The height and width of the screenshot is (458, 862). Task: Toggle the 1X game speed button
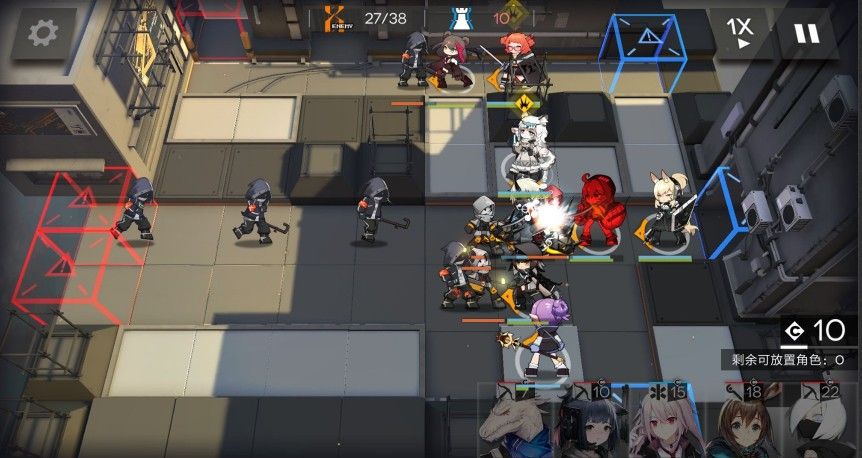pyautogui.click(x=740, y=33)
